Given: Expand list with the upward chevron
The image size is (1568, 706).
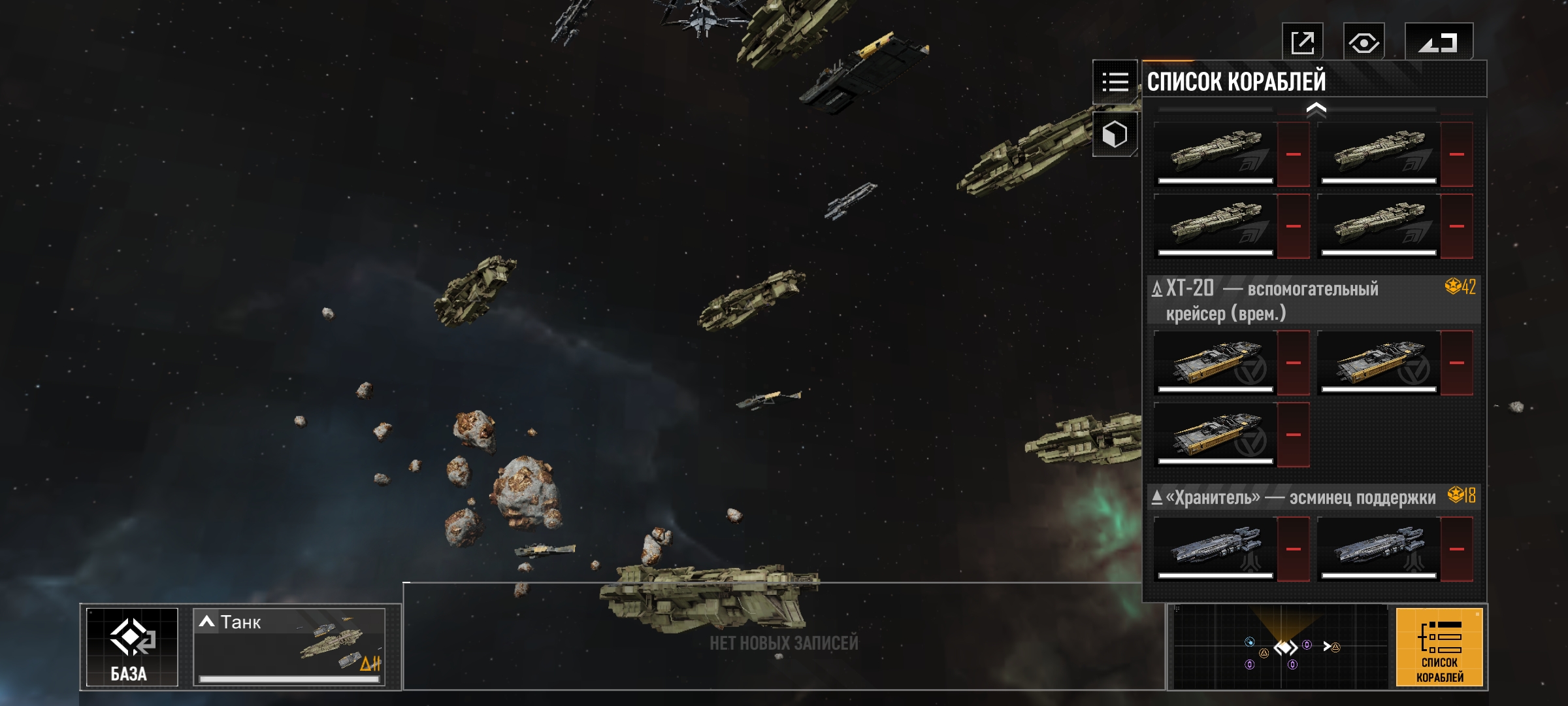Looking at the screenshot, I should click(1316, 110).
